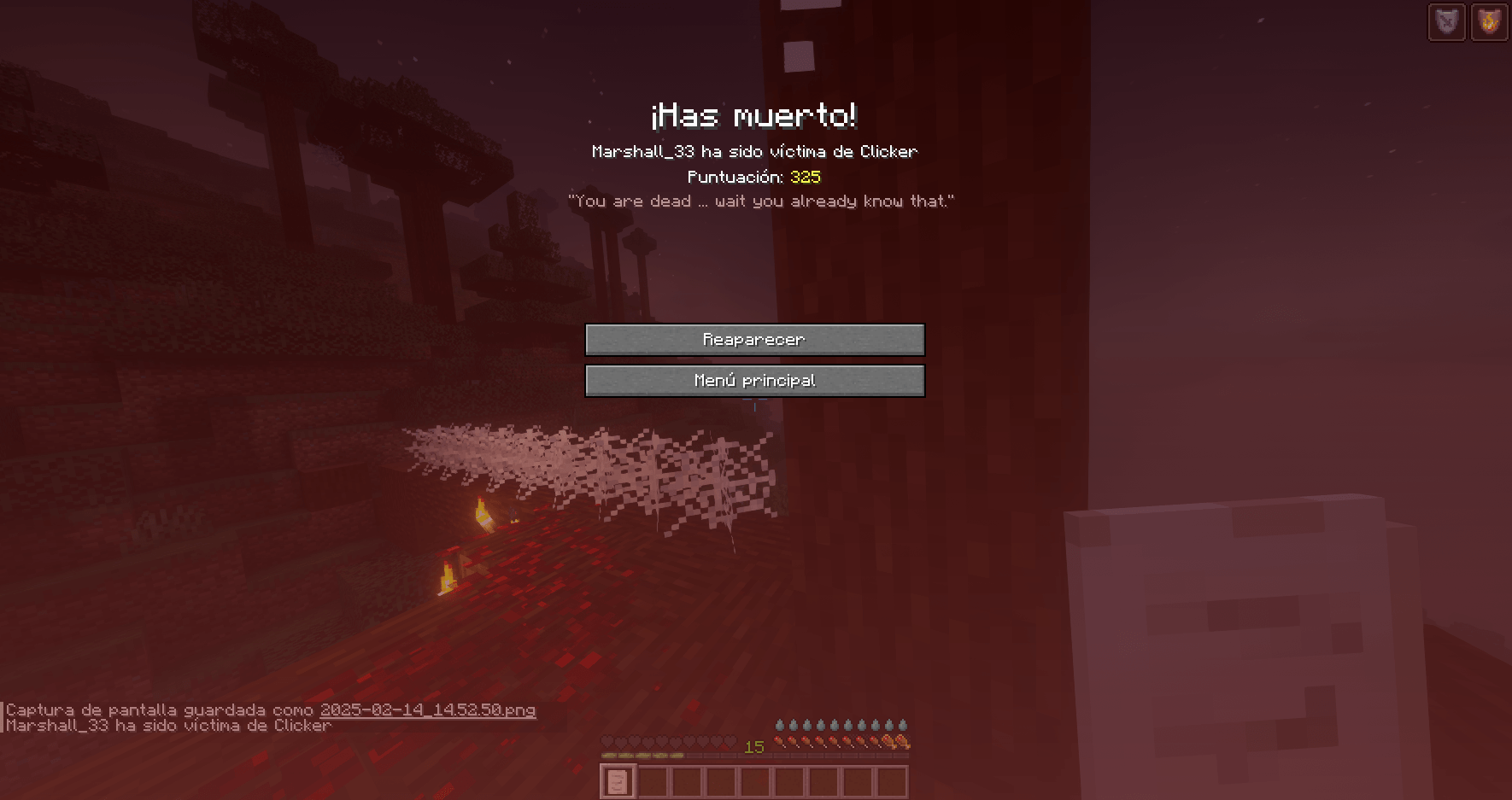Open the screenshot link 2025-02-14_14.52.50.png
The height and width of the screenshot is (800, 1512).
pos(427,709)
